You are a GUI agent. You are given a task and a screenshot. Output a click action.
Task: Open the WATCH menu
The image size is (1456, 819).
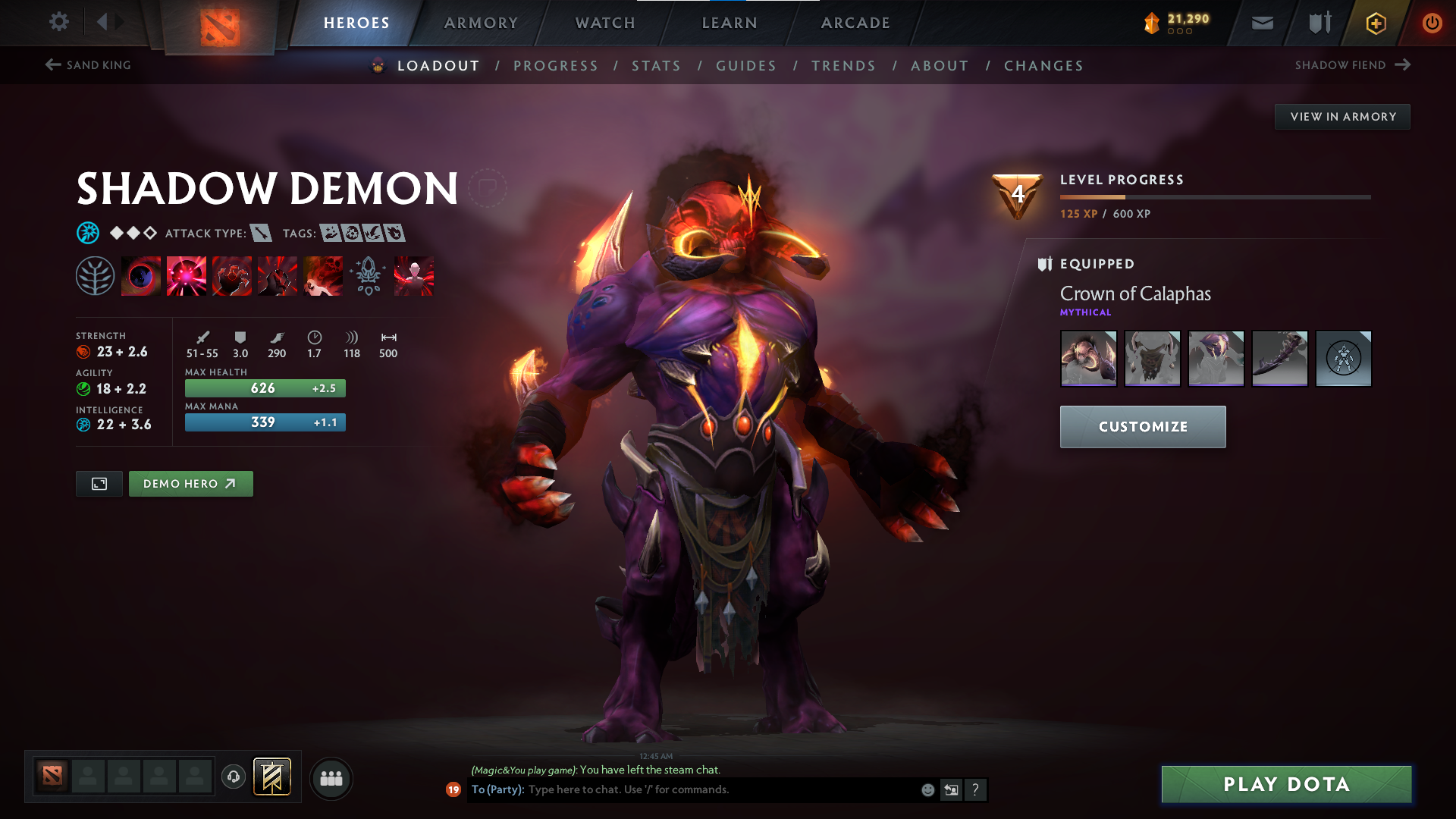[x=605, y=23]
